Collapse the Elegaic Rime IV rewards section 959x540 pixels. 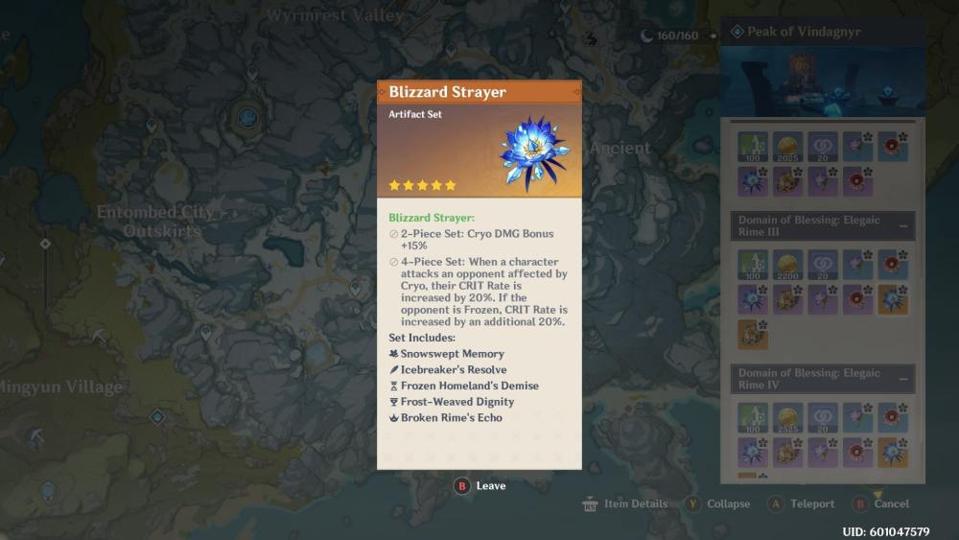[x=903, y=380]
